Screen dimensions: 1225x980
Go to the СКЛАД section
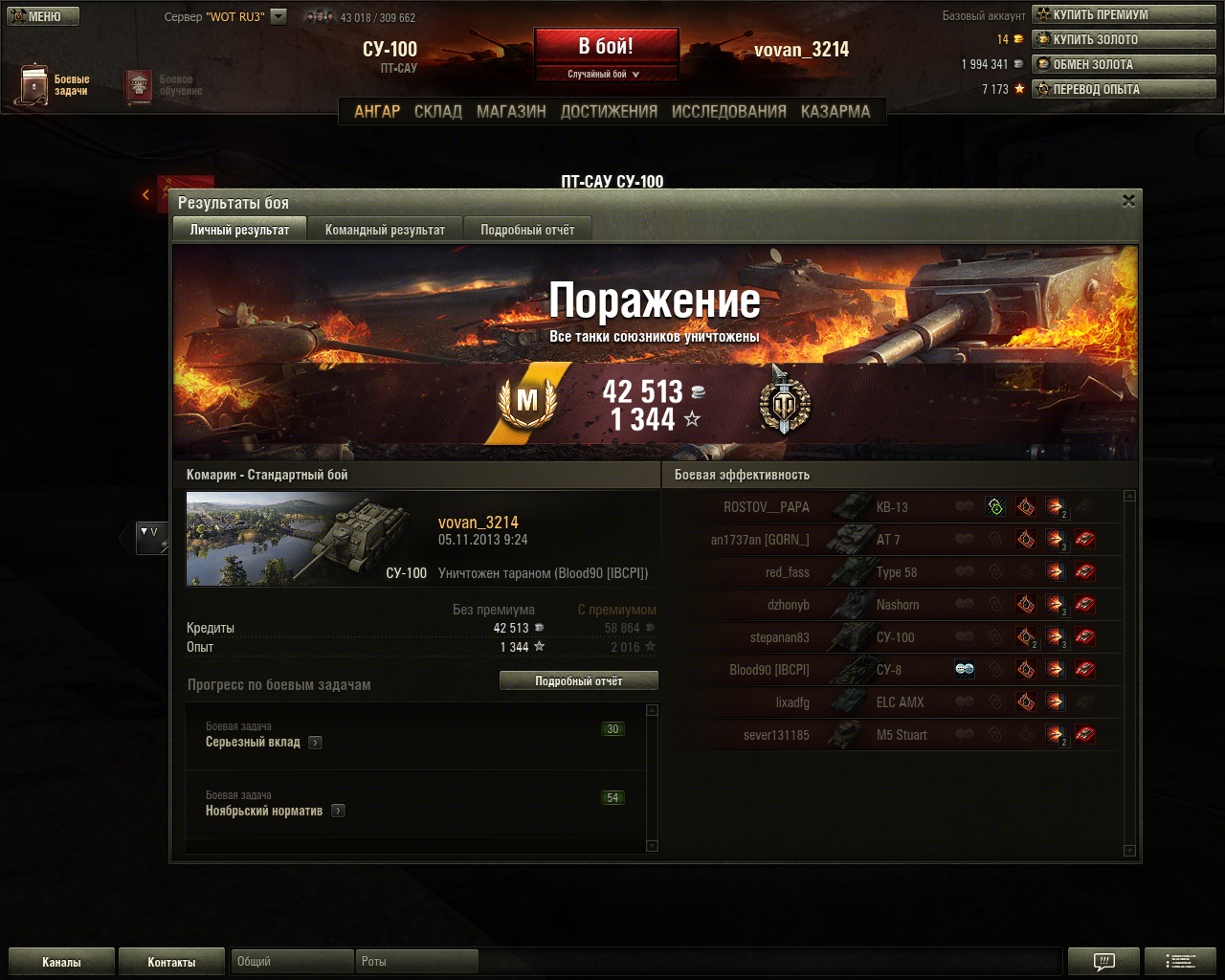tap(438, 112)
